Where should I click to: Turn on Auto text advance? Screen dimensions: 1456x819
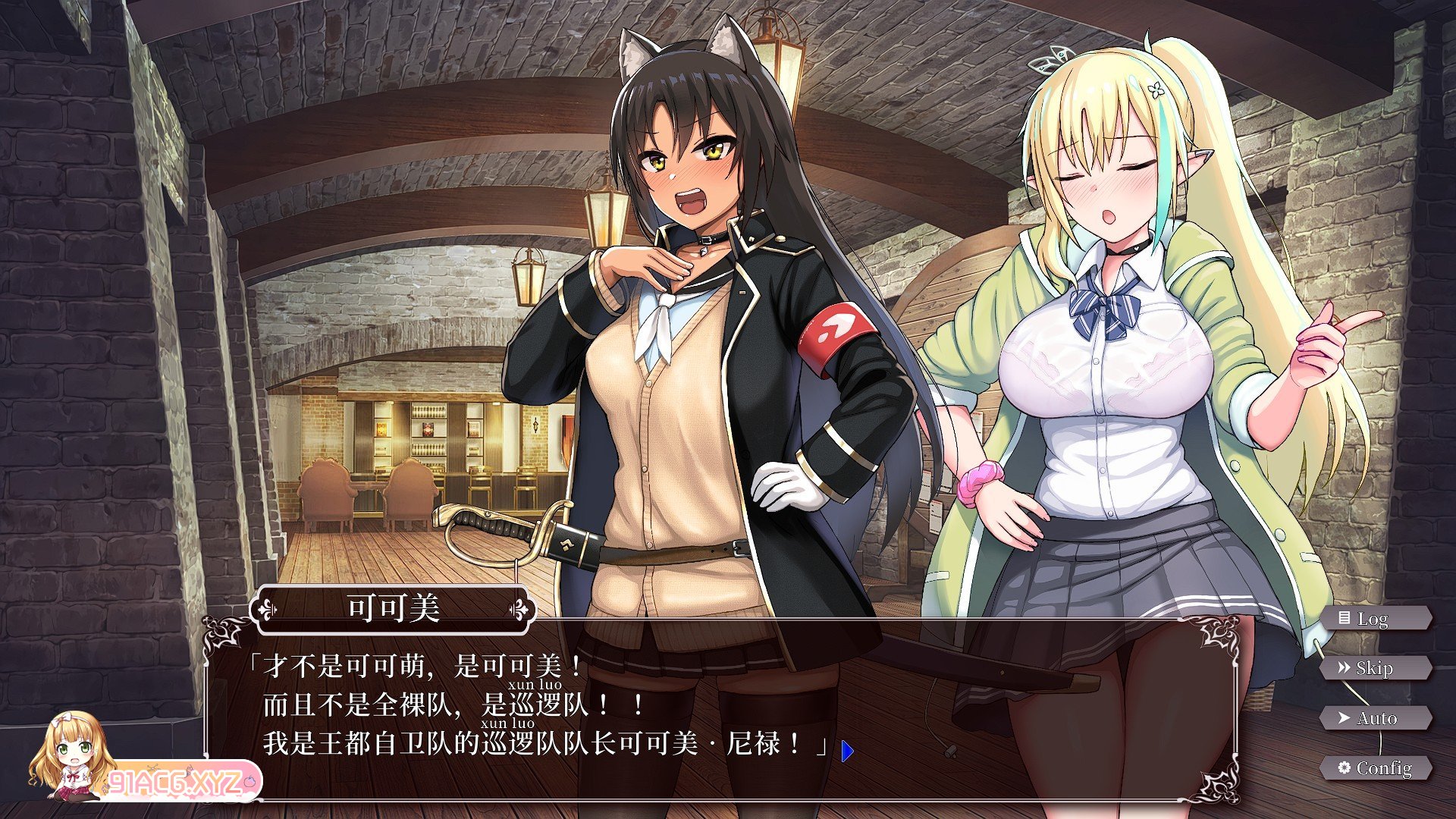point(1375,718)
